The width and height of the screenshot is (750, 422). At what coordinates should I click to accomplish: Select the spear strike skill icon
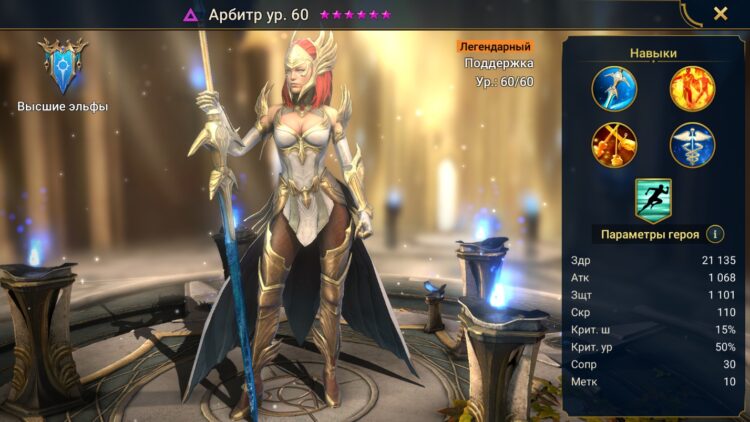tap(614, 88)
